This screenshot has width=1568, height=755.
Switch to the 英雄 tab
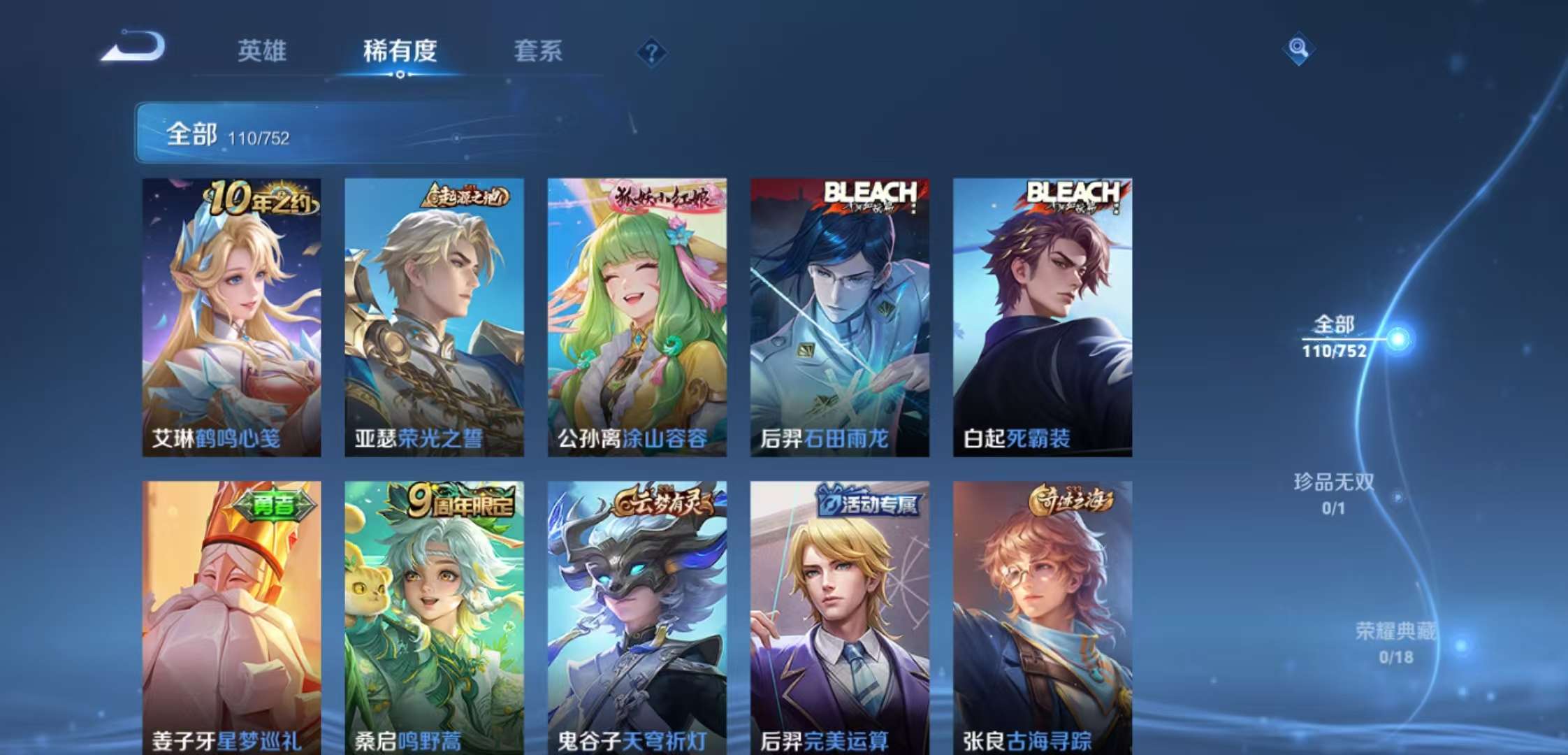click(x=262, y=51)
